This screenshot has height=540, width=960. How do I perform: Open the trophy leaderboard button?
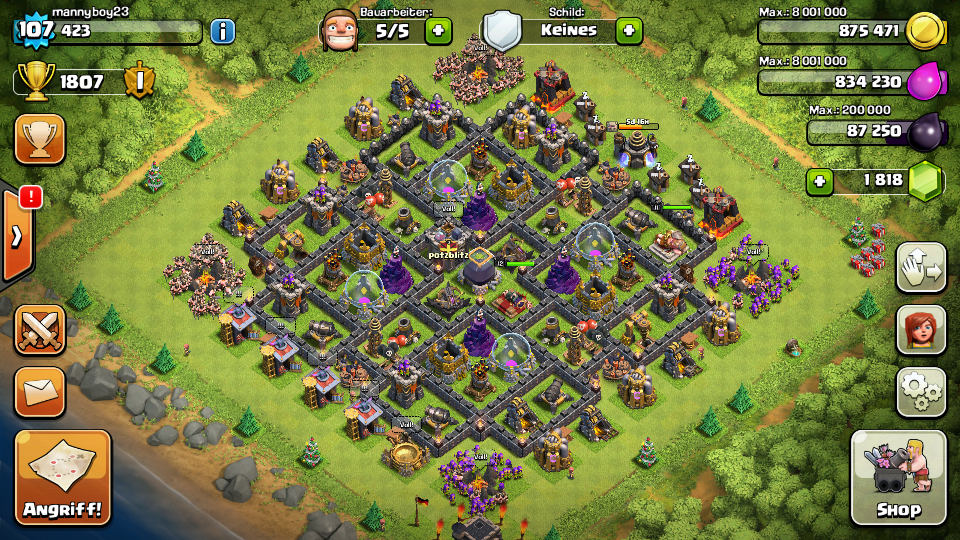point(40,139)
